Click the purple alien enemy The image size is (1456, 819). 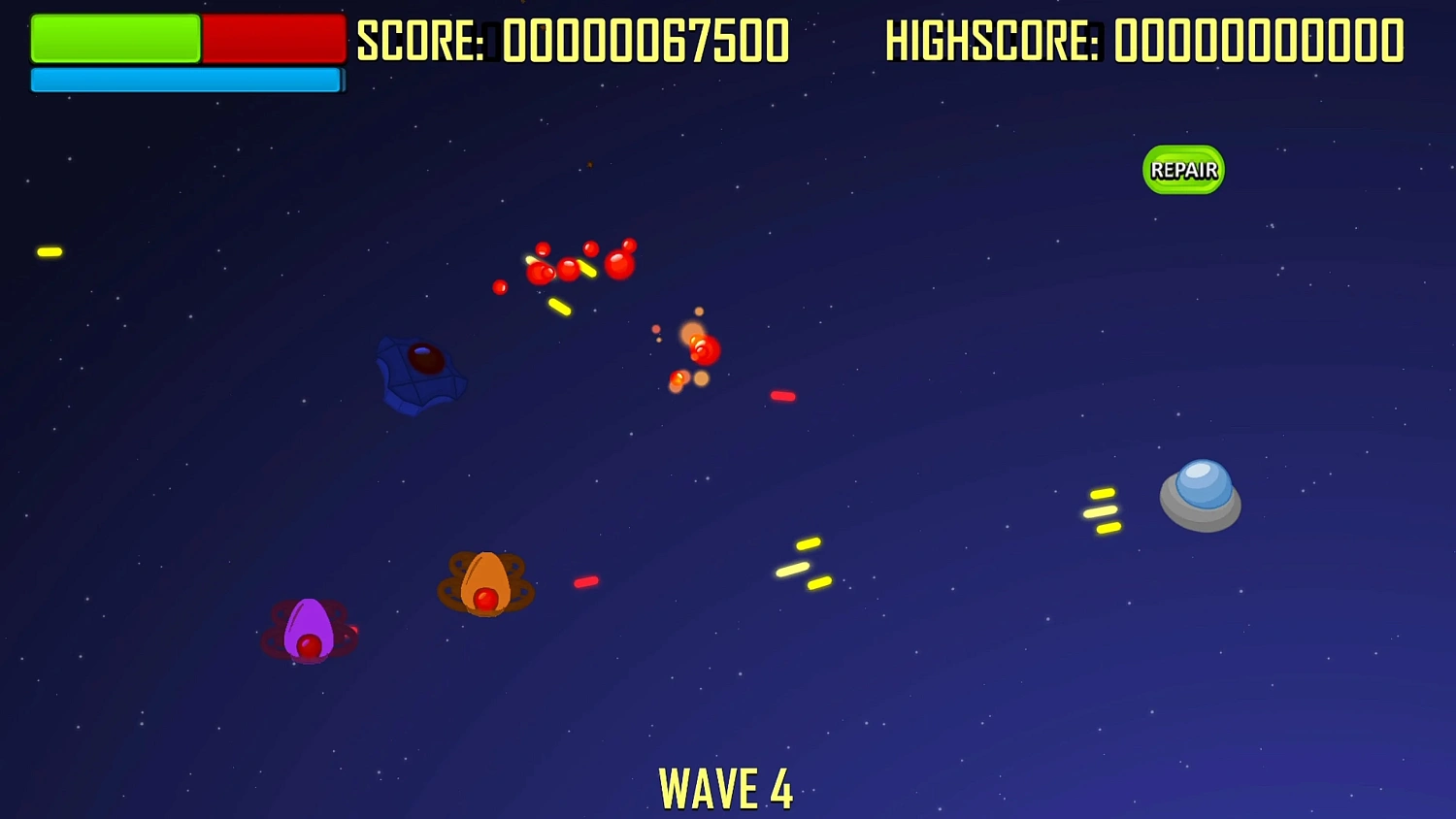[308, 631]
